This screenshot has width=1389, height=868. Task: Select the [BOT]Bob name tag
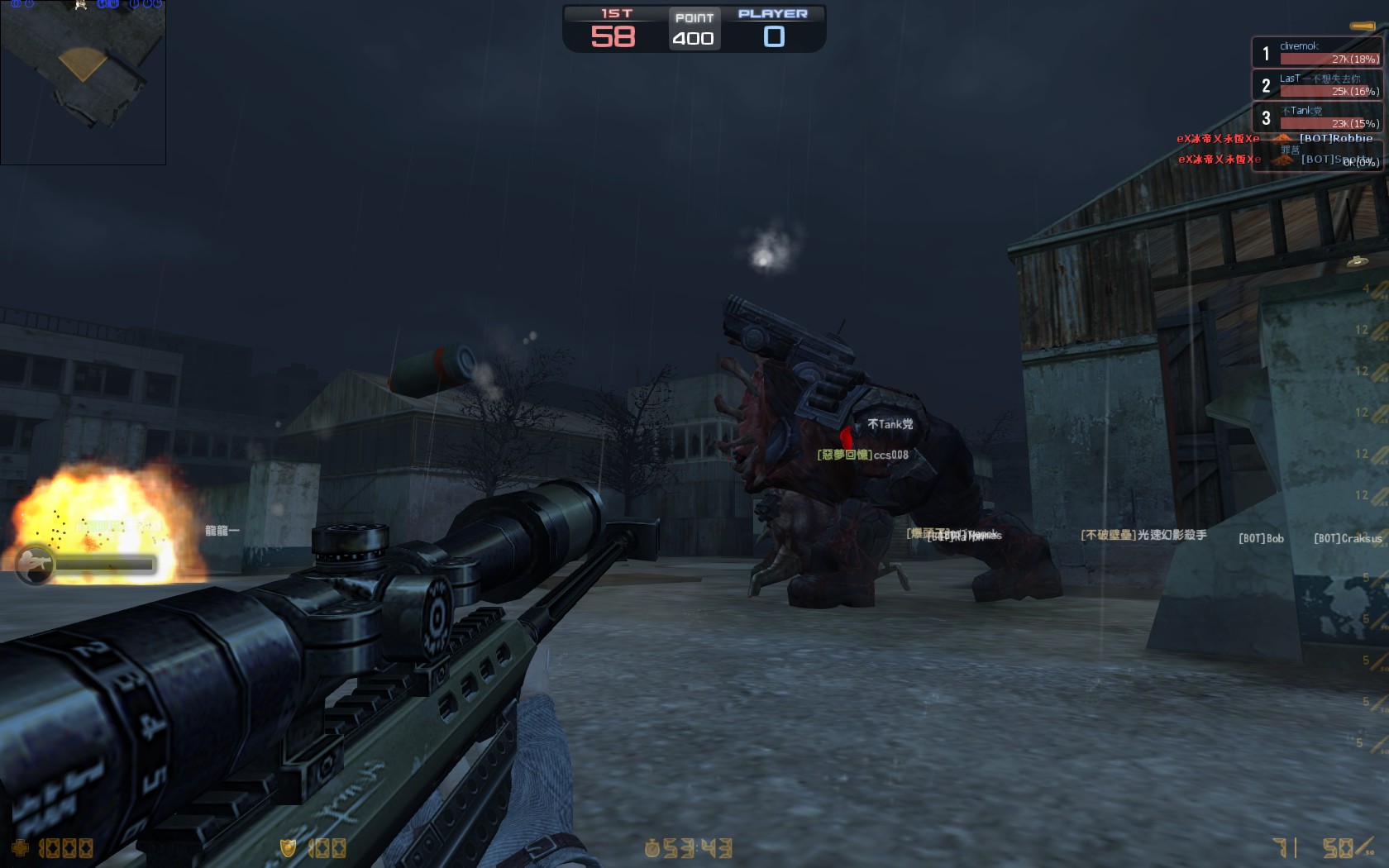(1259, 538)
